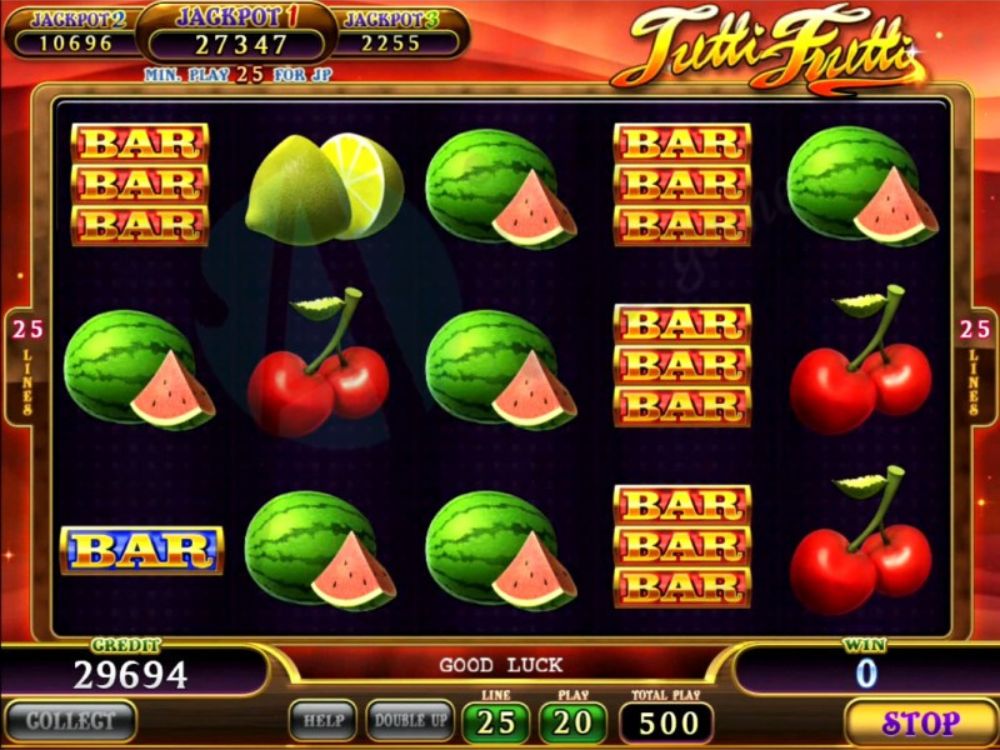The image size is (1000, 750).
Task: Change the LINE count button
Action: point(496,722)
